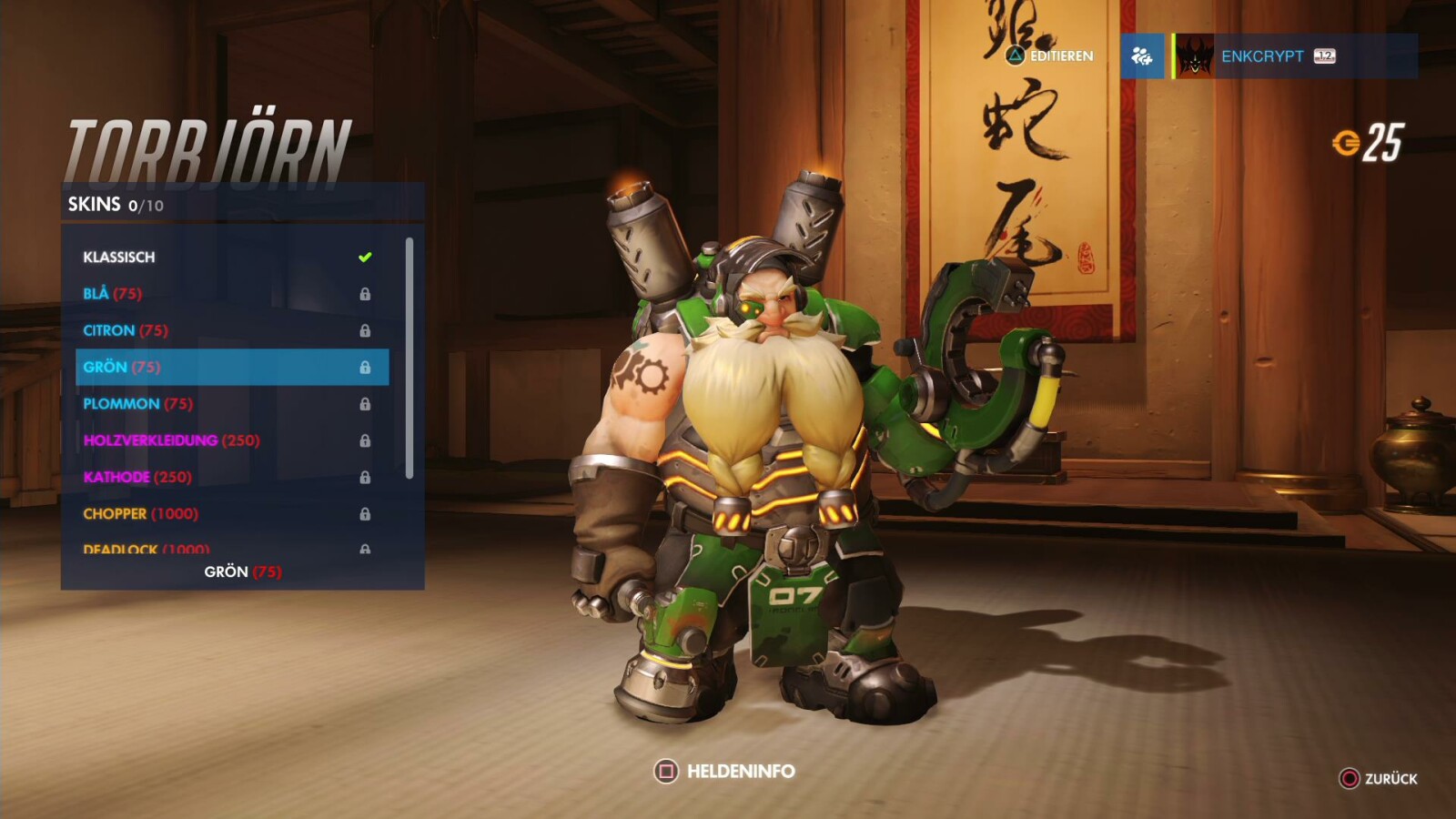Viewport: 1456px width, 819px height.
Task: Click the green checkmark on KLASSISCH skin
Action: [366, 257]
